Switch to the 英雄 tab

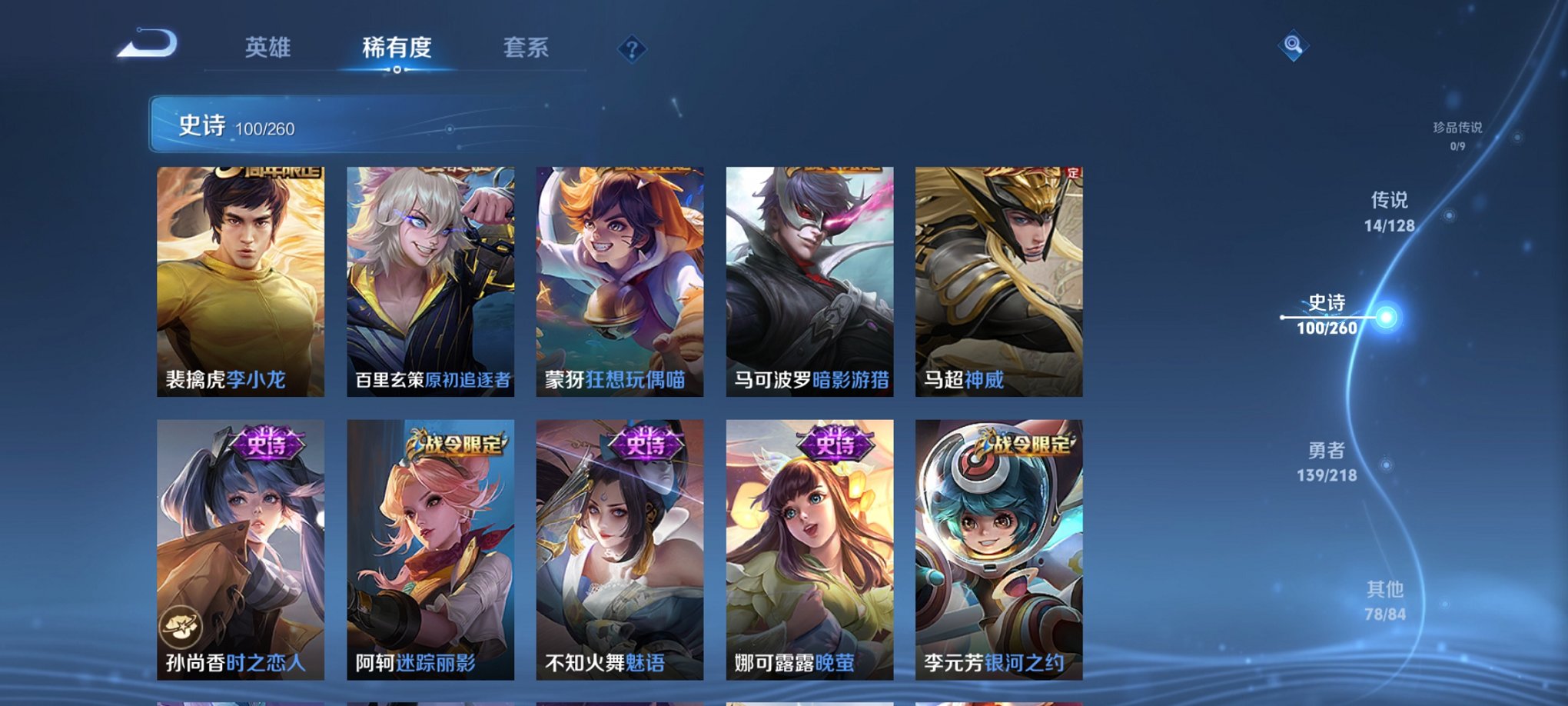(x=267, y=48)
